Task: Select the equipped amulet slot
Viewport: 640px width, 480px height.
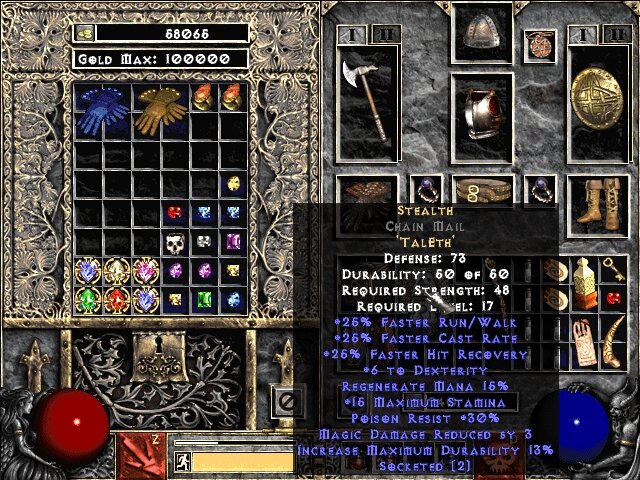Action: tap(540, 45)
